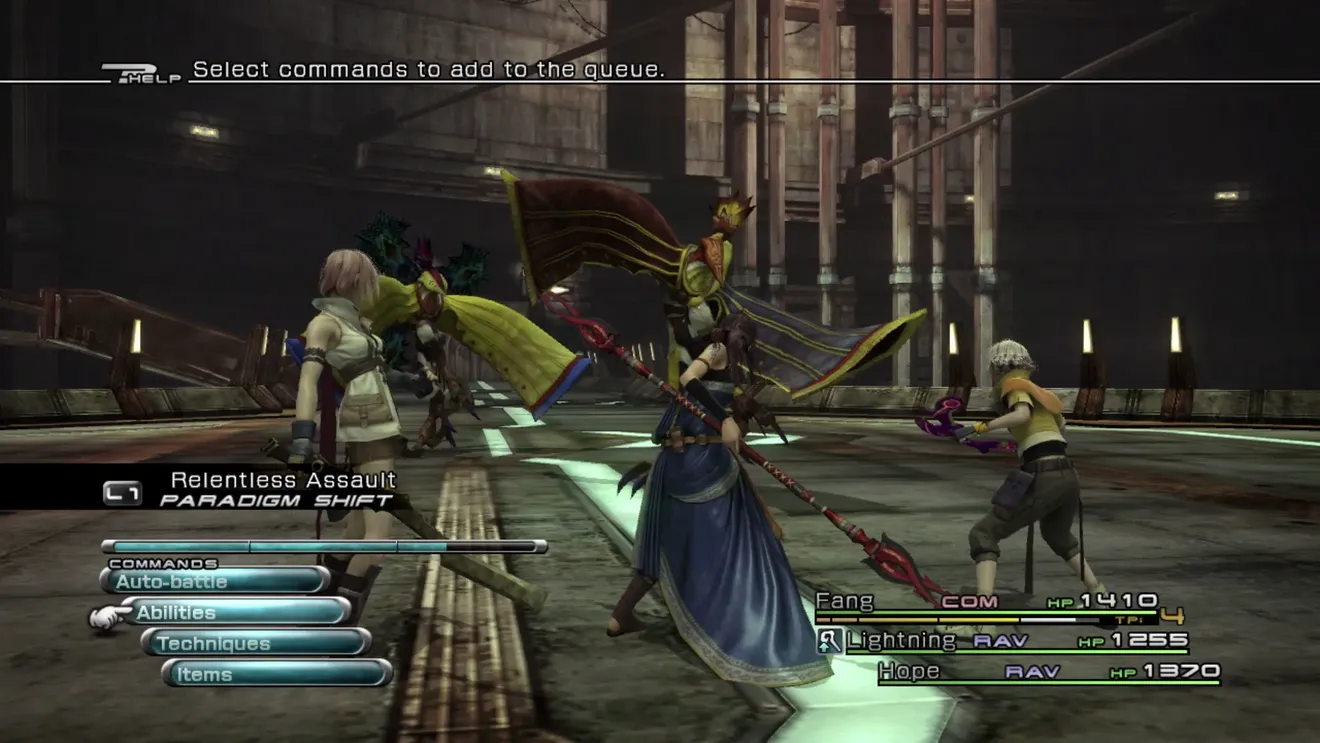
Task: Select Hope's party status row
Action: [1048, 672]
